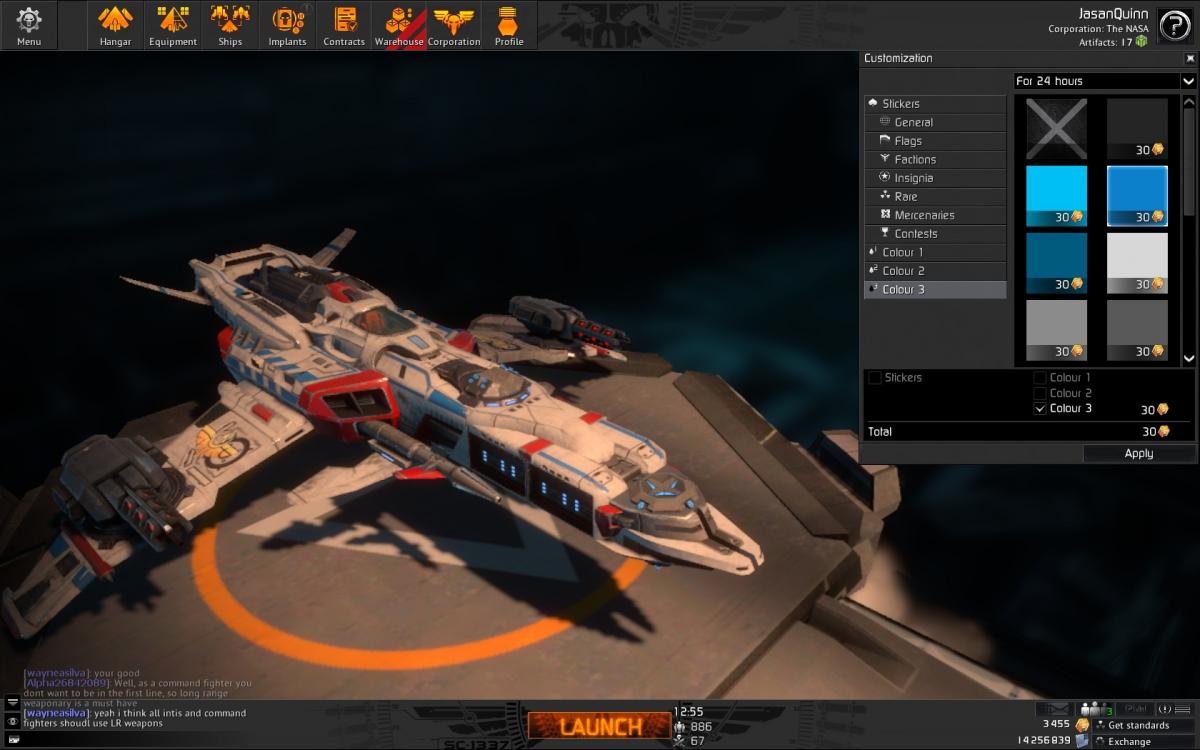Click the question mark help button
Screen dimensions: 1200x750
pos(1174,27)
